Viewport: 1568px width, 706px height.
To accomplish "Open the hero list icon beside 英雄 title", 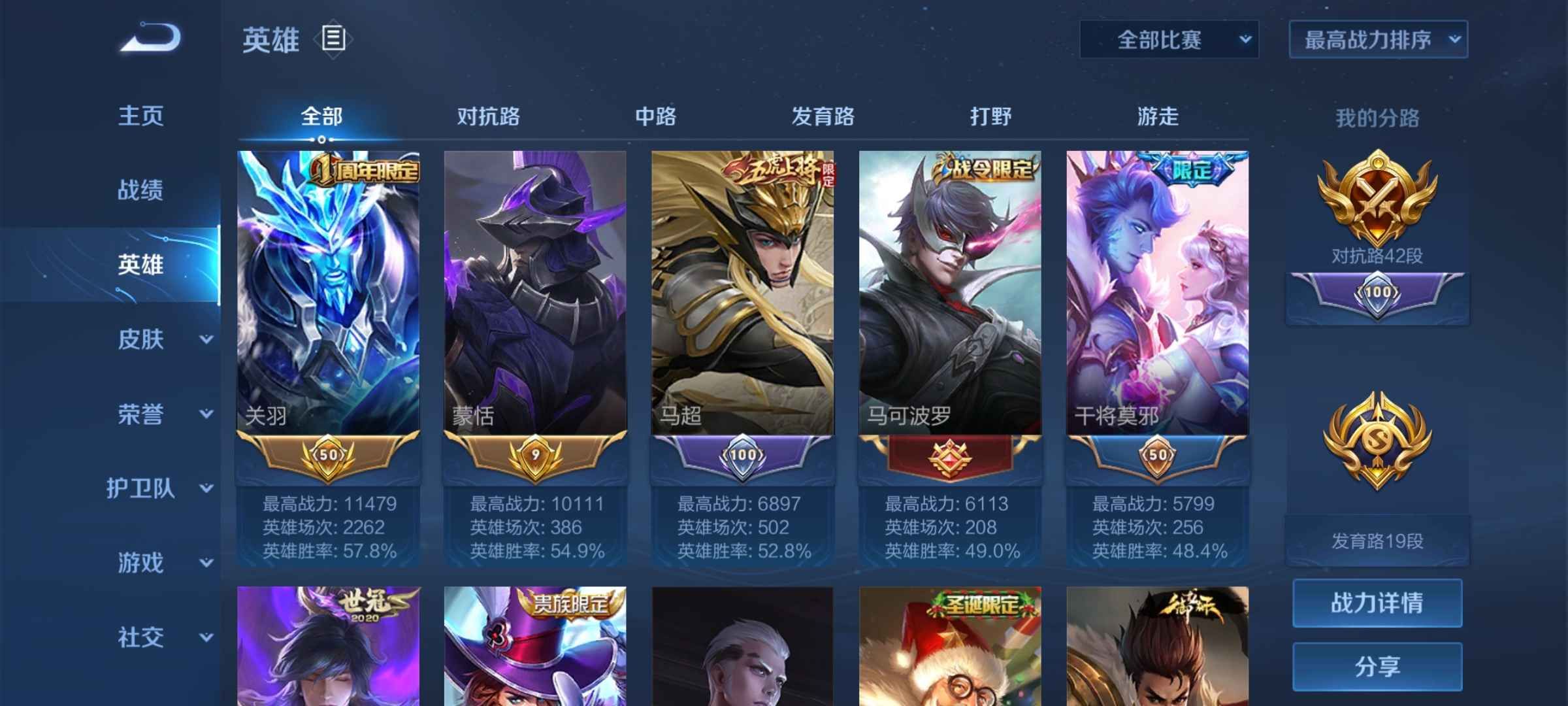I will [x=332, y=41].
